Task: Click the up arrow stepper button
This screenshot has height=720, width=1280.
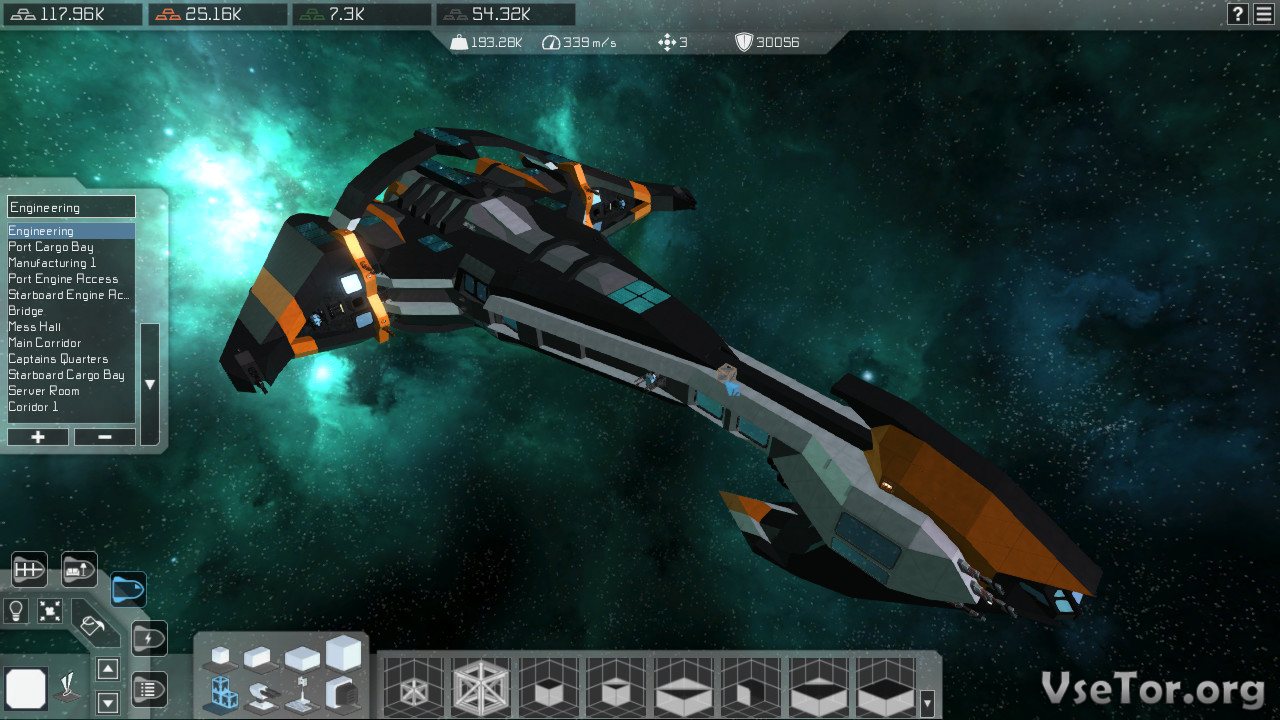Action: tap(108, 669)
